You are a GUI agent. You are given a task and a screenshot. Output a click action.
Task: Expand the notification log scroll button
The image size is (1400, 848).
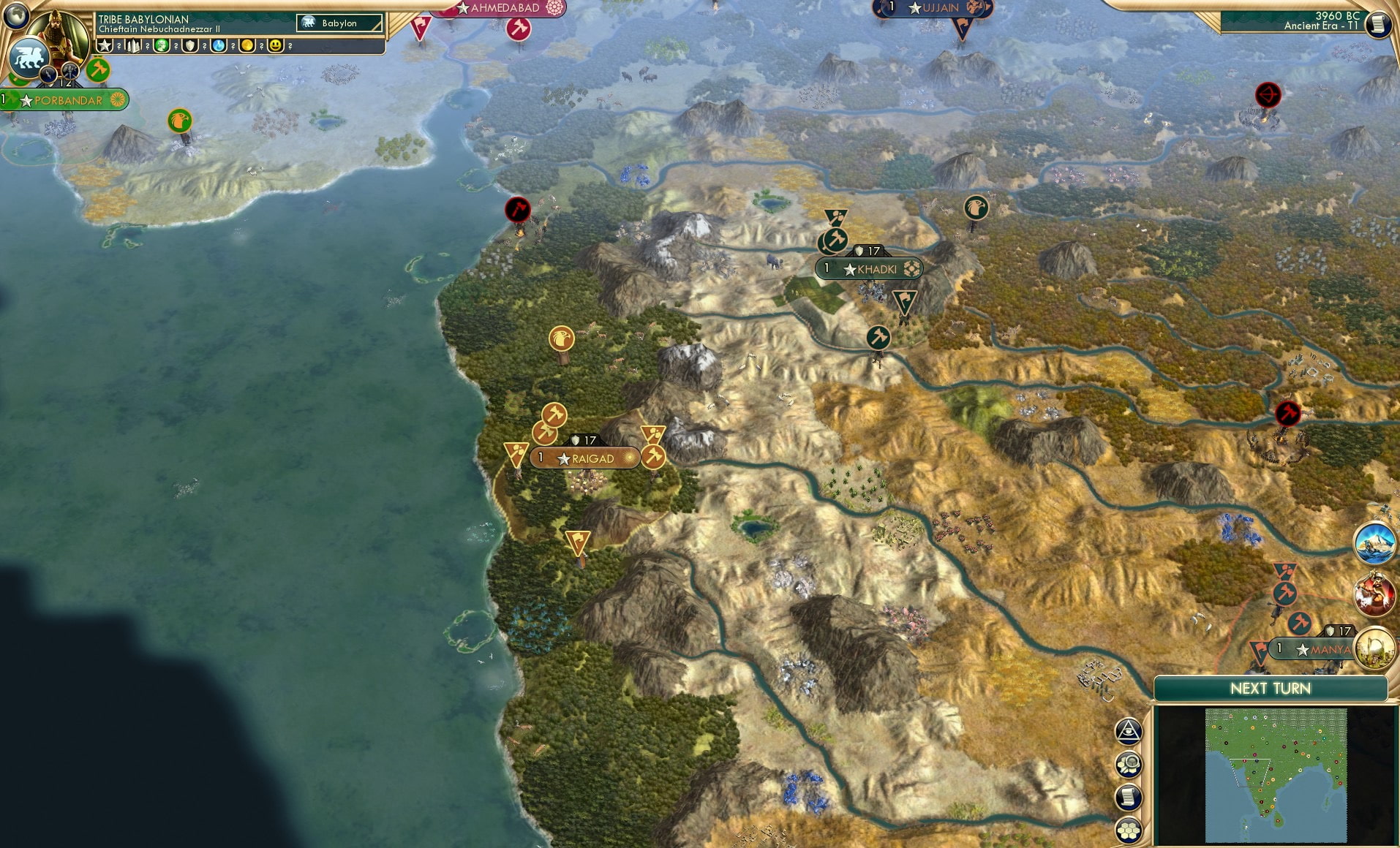(x=1128, y=797)
